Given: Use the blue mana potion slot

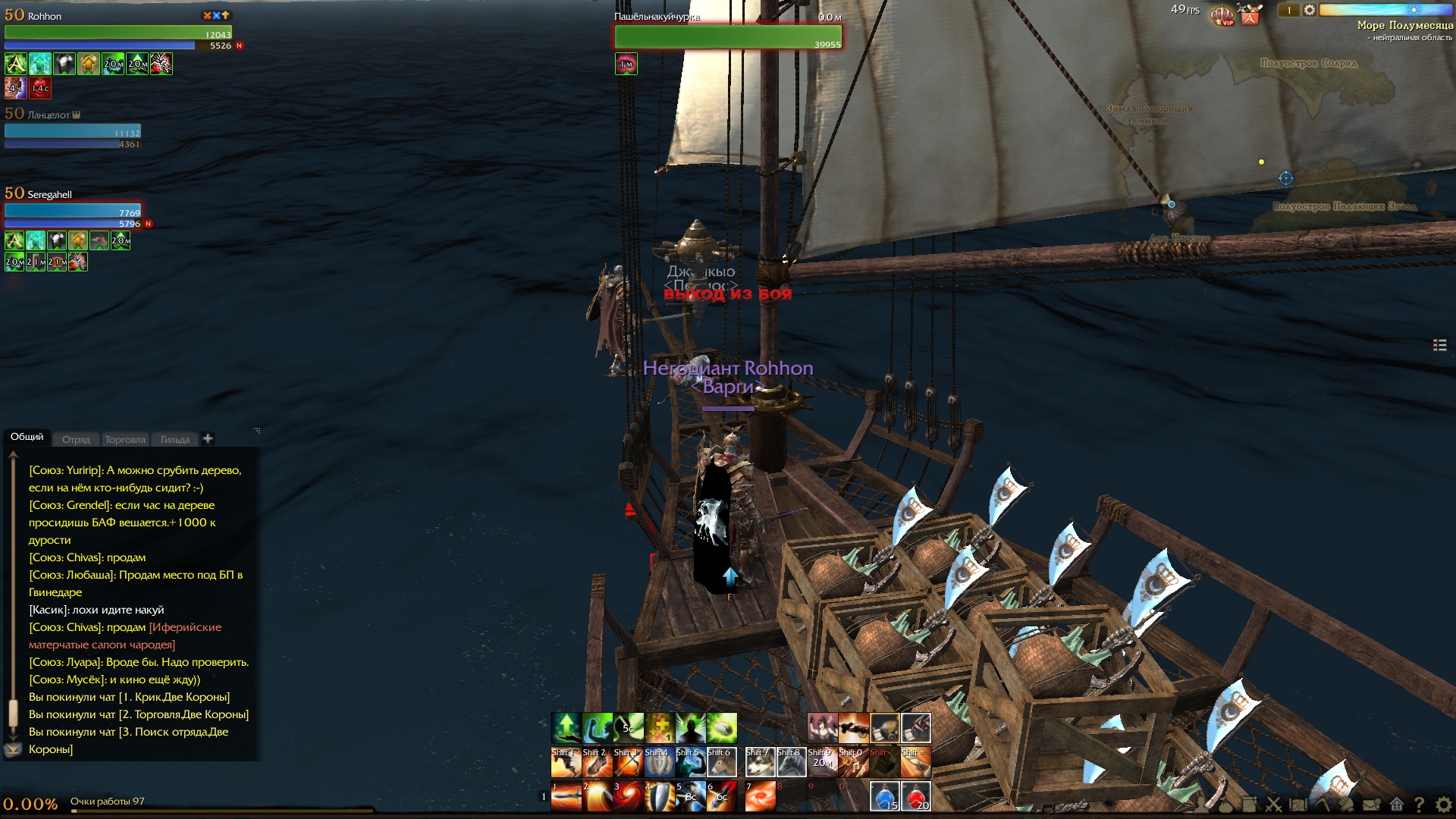Looking at the screenshot, I should [x=884, y=796].
